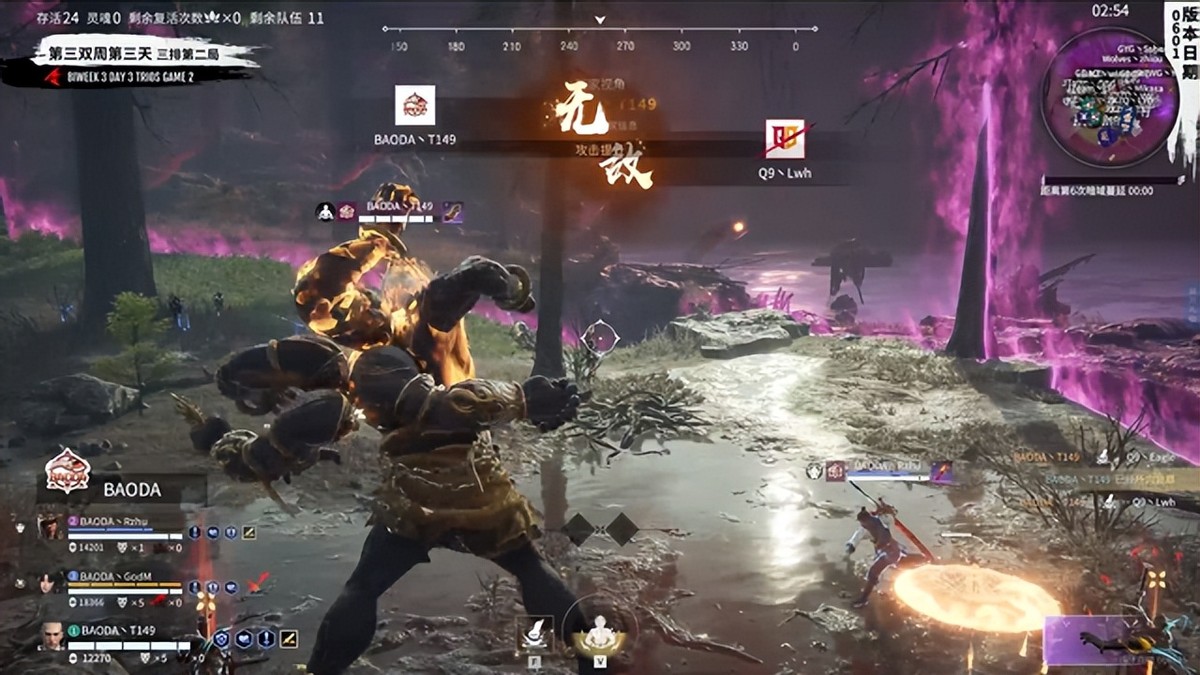Click Rzhu's yellow weapon icon in roster
Image resolution: width=1200 pixels, height=675 pixels.
point(249,533)
